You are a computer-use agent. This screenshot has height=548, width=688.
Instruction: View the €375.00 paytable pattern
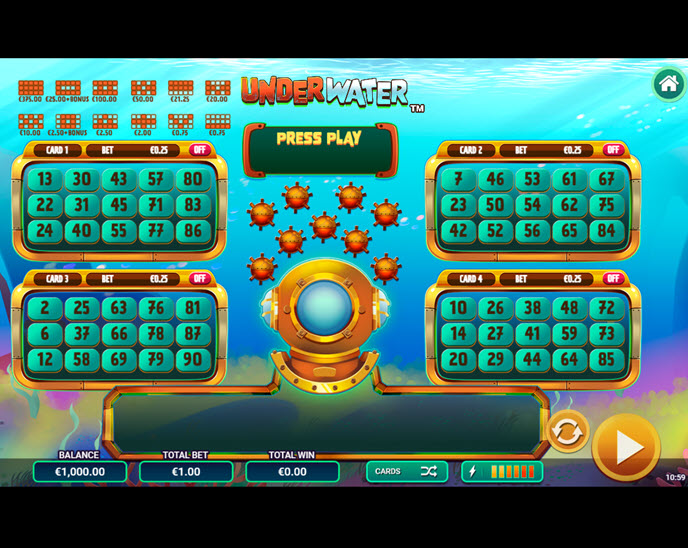click(31, 89)
